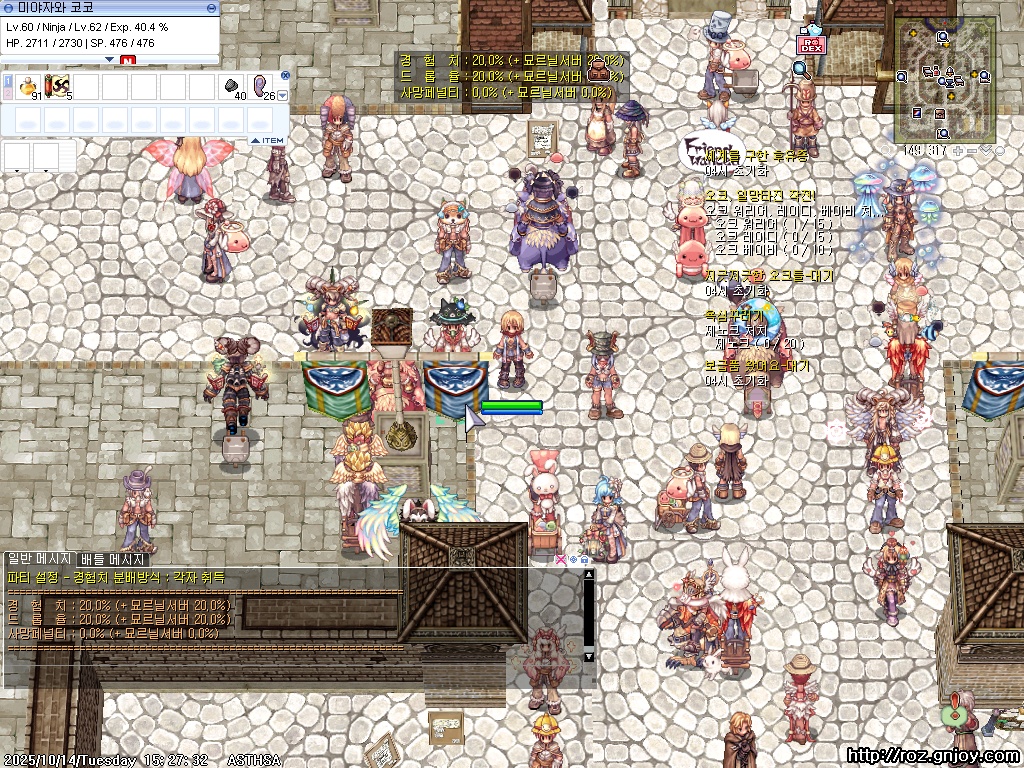Select the dark stone hotkey slot
The width and height of the screenshot is (1024, 768).
[232, 86]
